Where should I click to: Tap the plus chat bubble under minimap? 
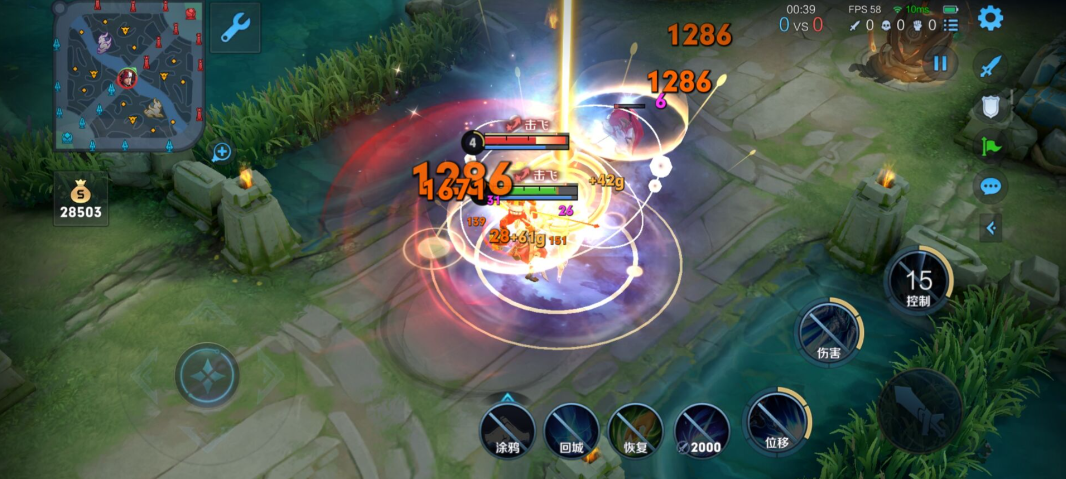pyautogui.click(x=222, y=152)
